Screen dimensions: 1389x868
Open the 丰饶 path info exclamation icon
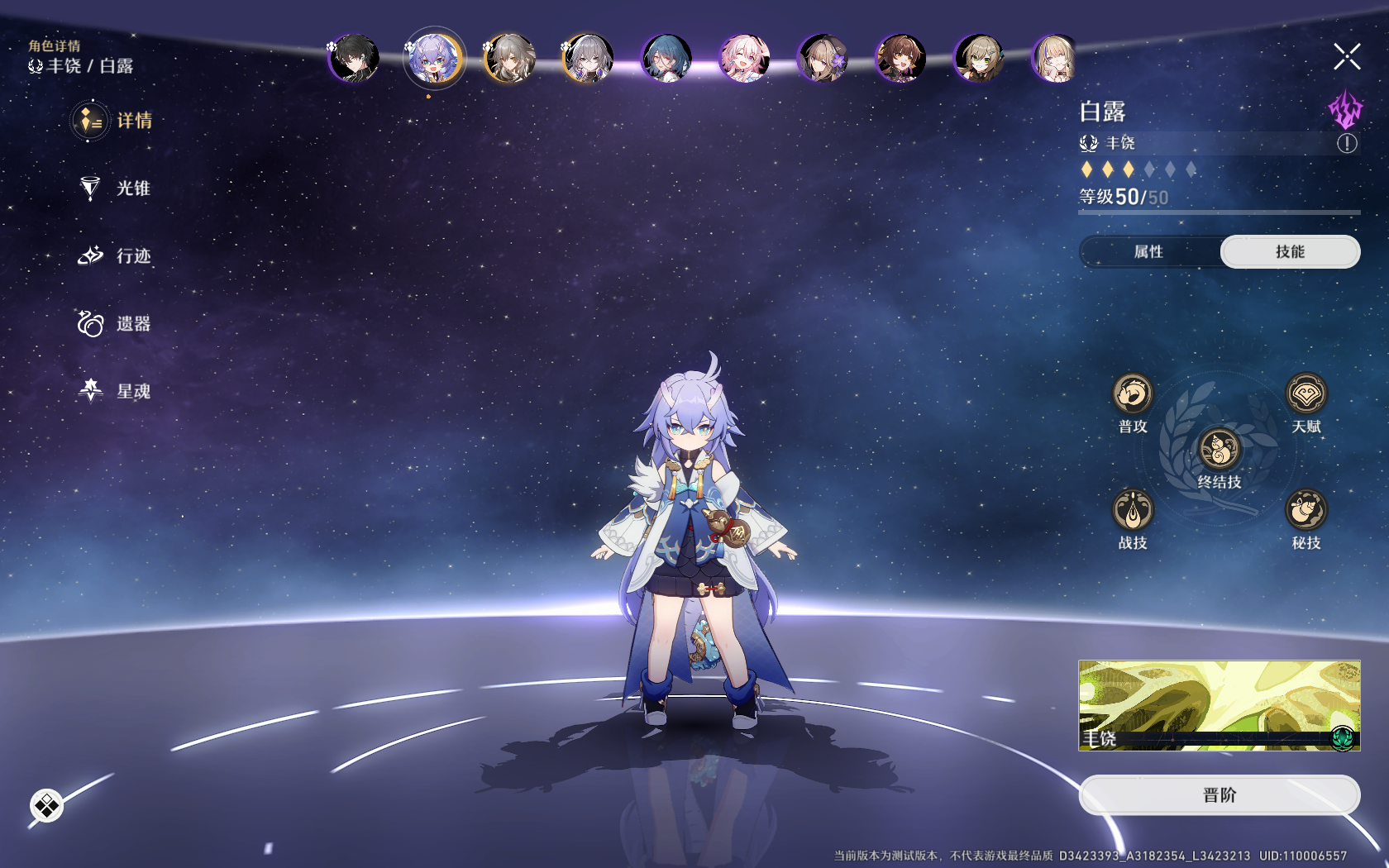(1347, 144)
